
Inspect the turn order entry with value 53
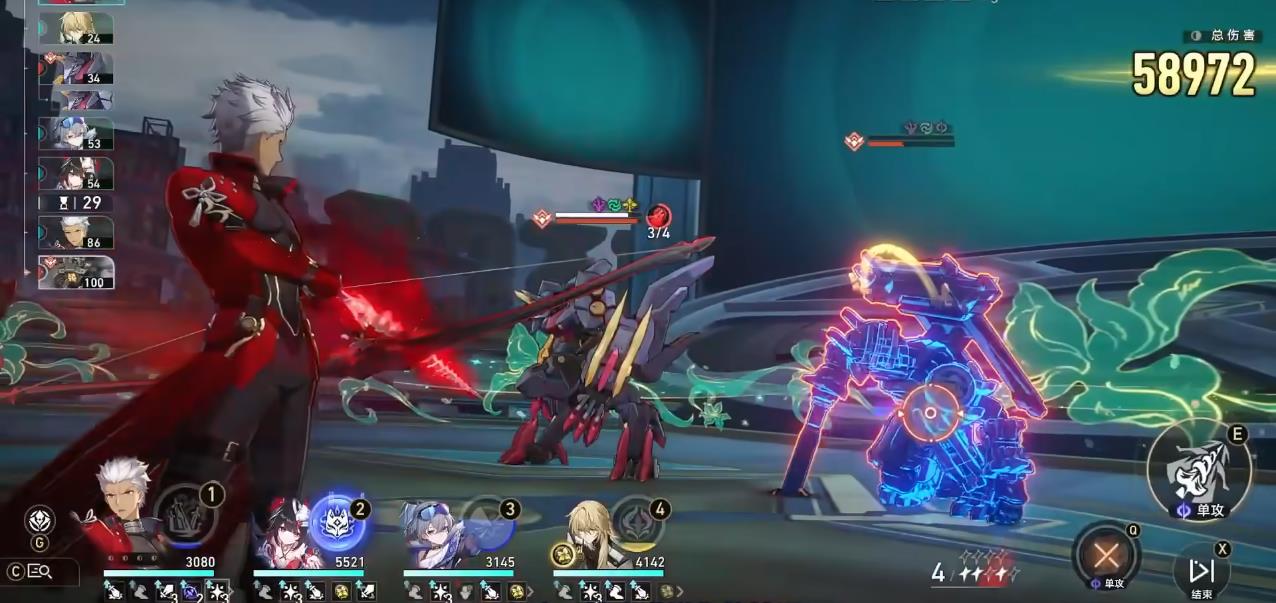76,134
